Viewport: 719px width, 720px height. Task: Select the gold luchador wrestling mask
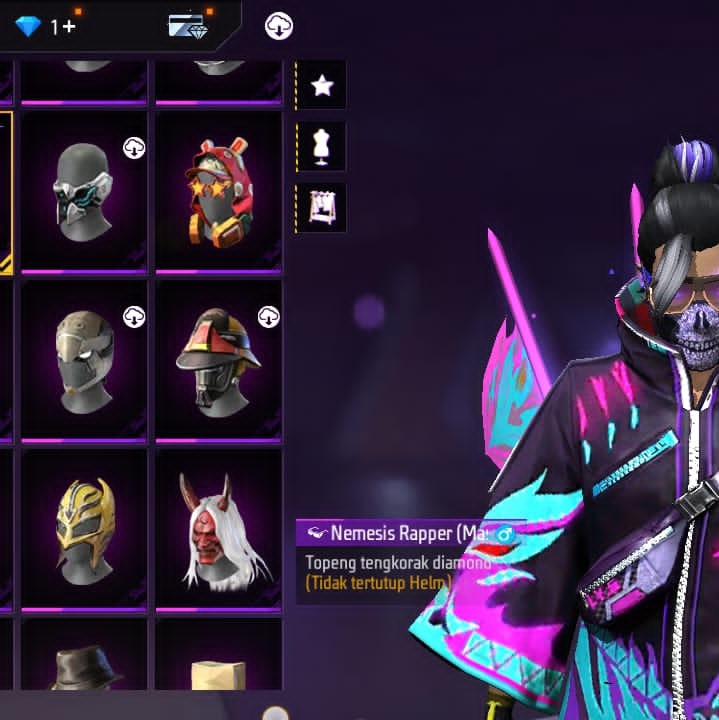point(83,528)
